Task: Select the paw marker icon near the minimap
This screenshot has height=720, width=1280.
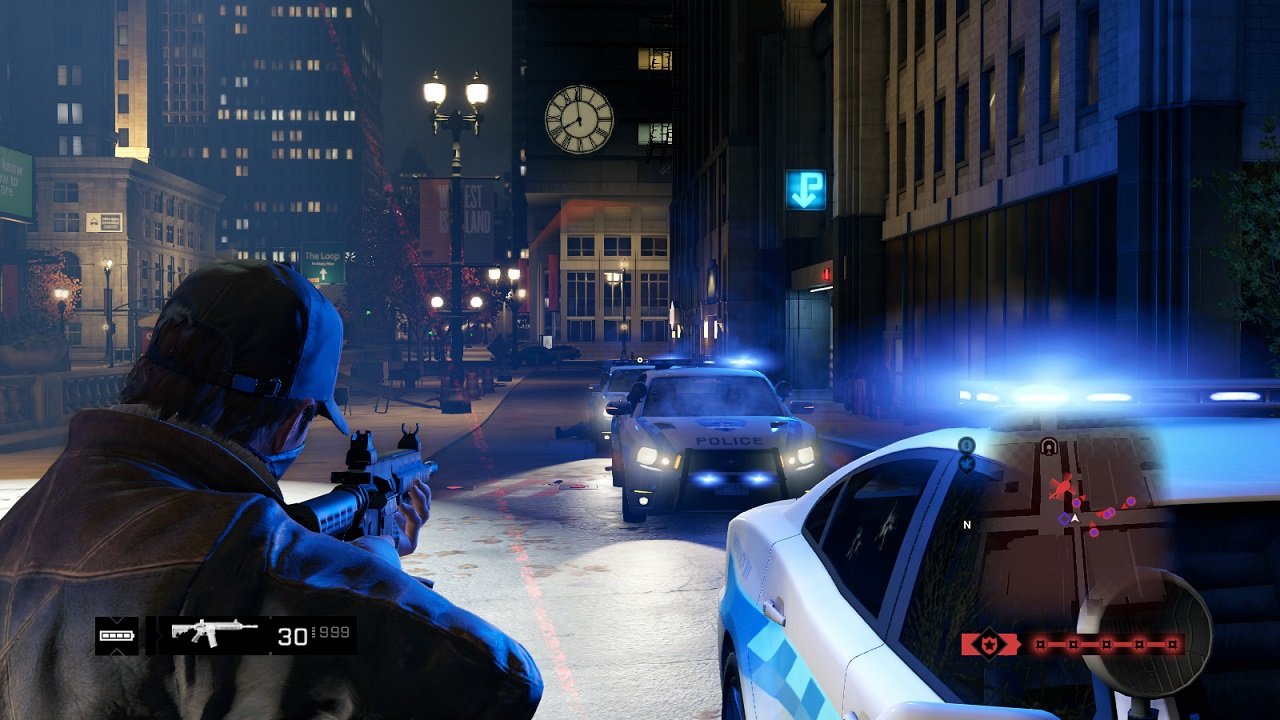Action: 966,464
